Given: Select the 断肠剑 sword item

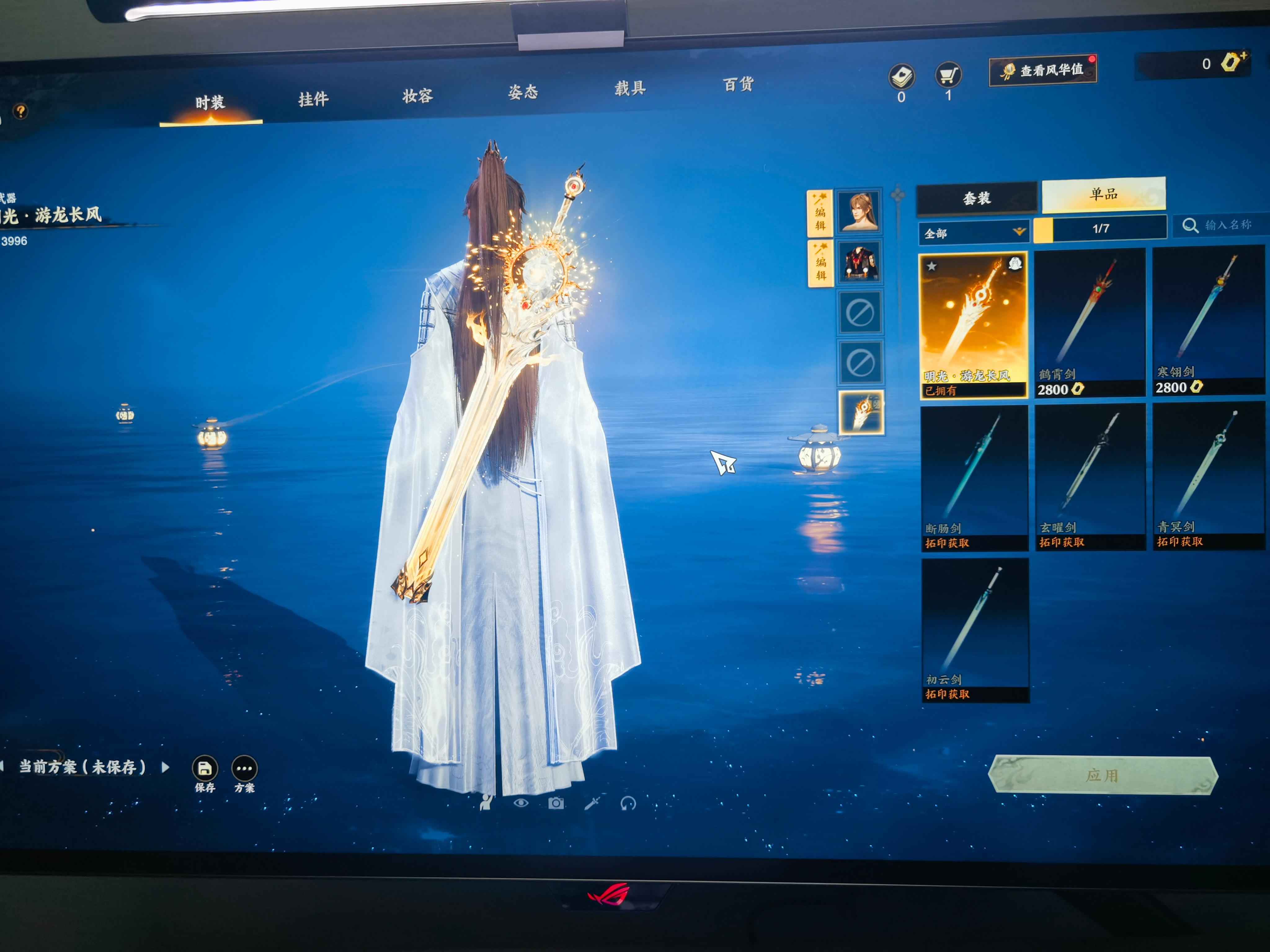Looking at the screenshot, I should click(x=974, y=478).
